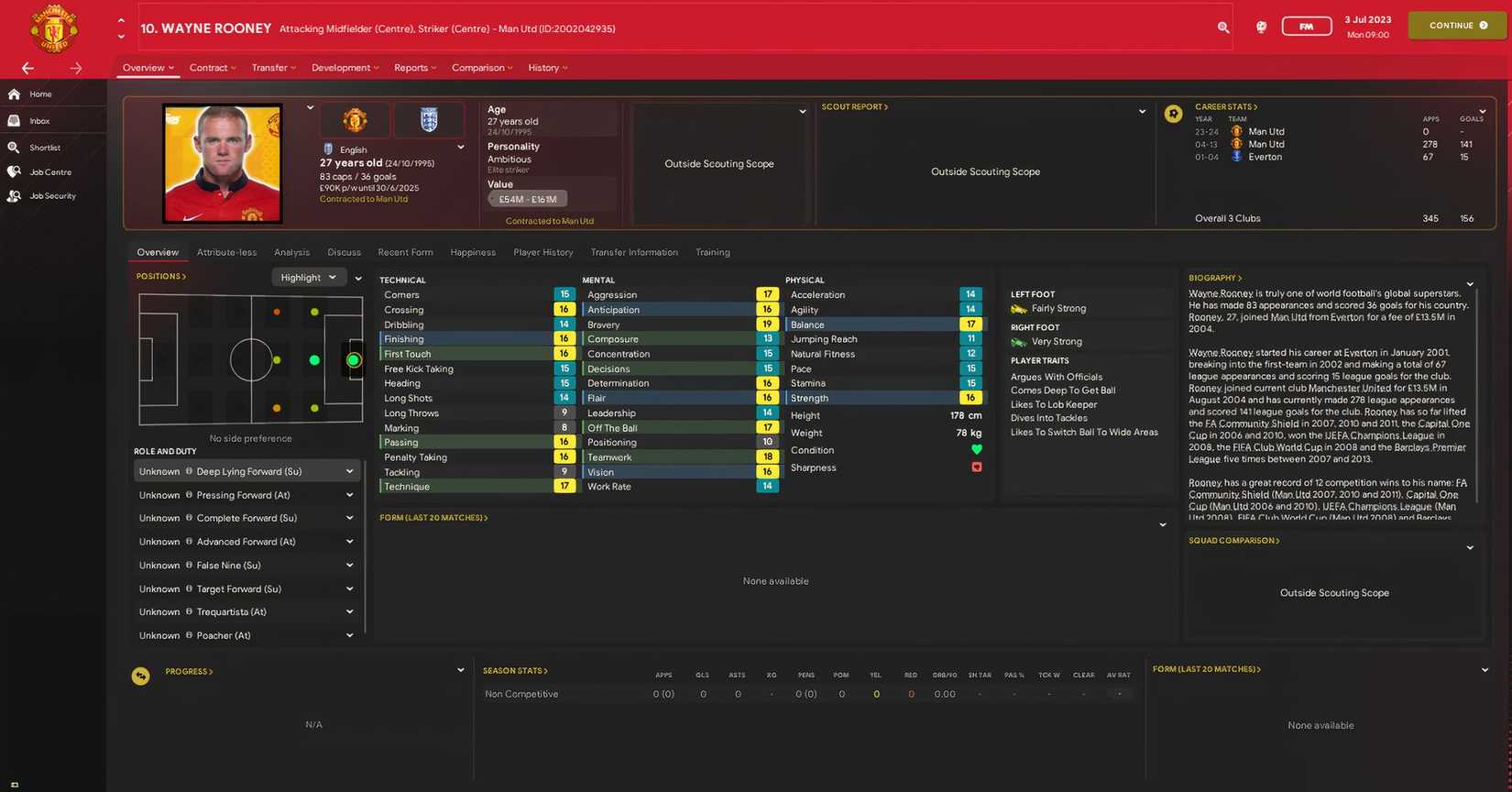Select the Manchester United club badge

click(x=355, y=119)
